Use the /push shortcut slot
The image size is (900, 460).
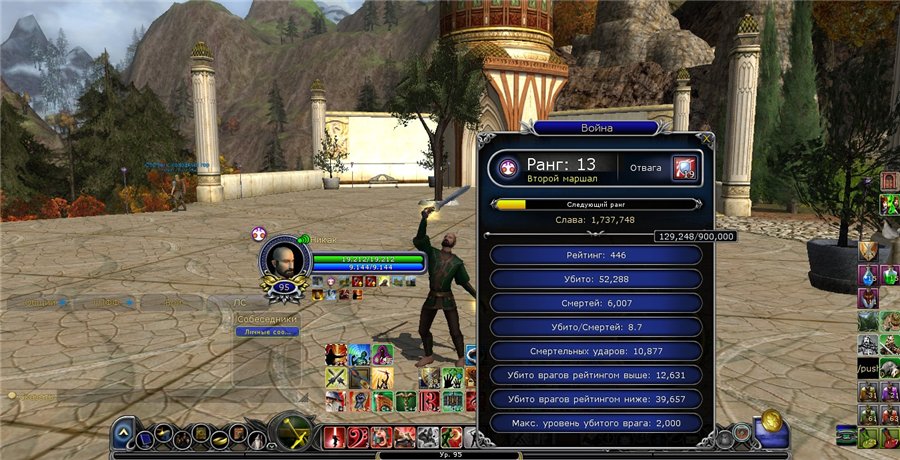pyautogui.click(x=867, y=367)
